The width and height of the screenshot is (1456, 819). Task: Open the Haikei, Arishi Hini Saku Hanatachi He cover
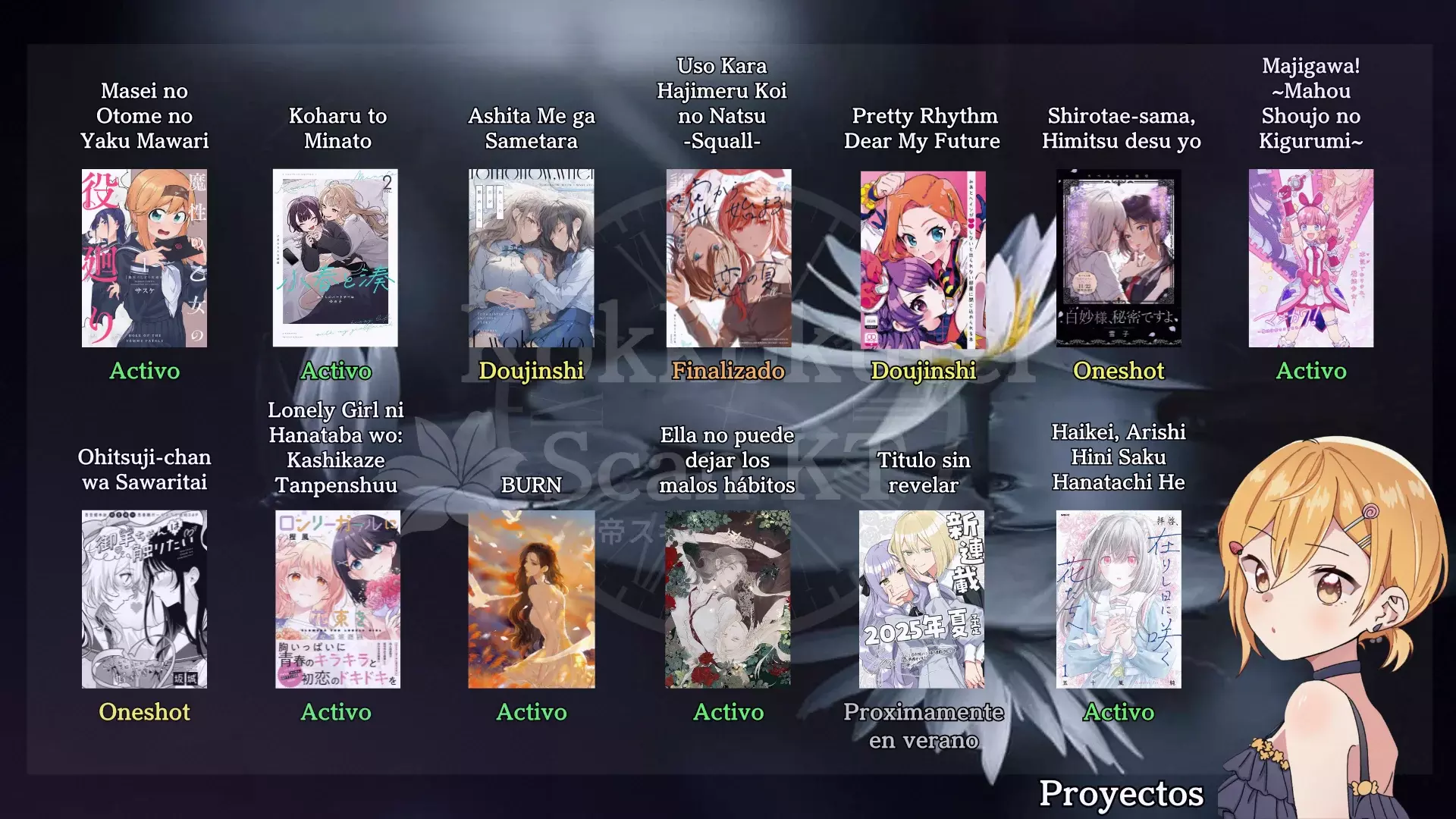click(1119, 599)
